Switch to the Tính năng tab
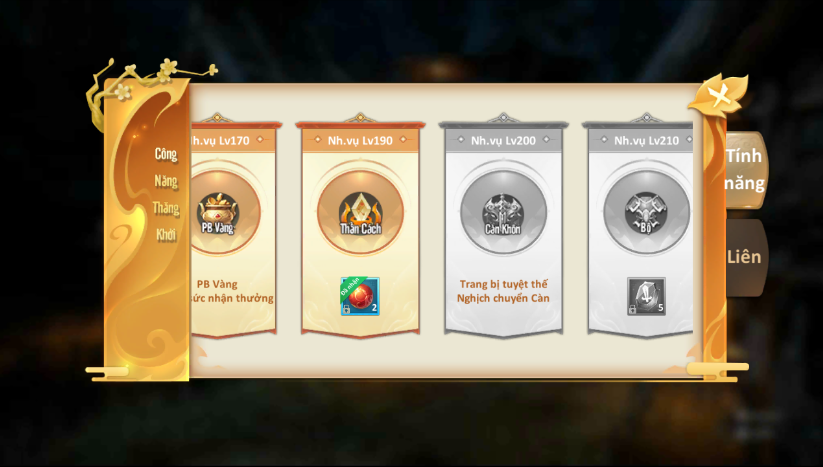 pyautogui.click(x=745, y=169)
